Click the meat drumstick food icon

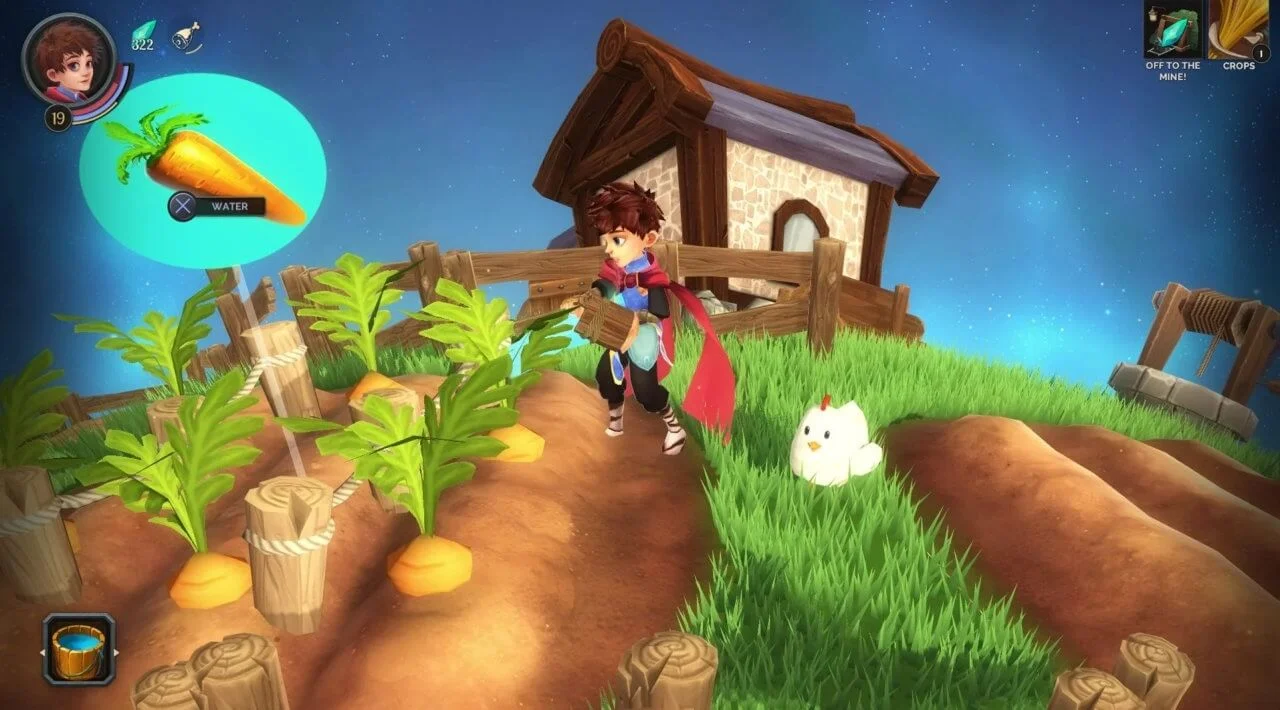pyautogui.click(x=186, y=37)
